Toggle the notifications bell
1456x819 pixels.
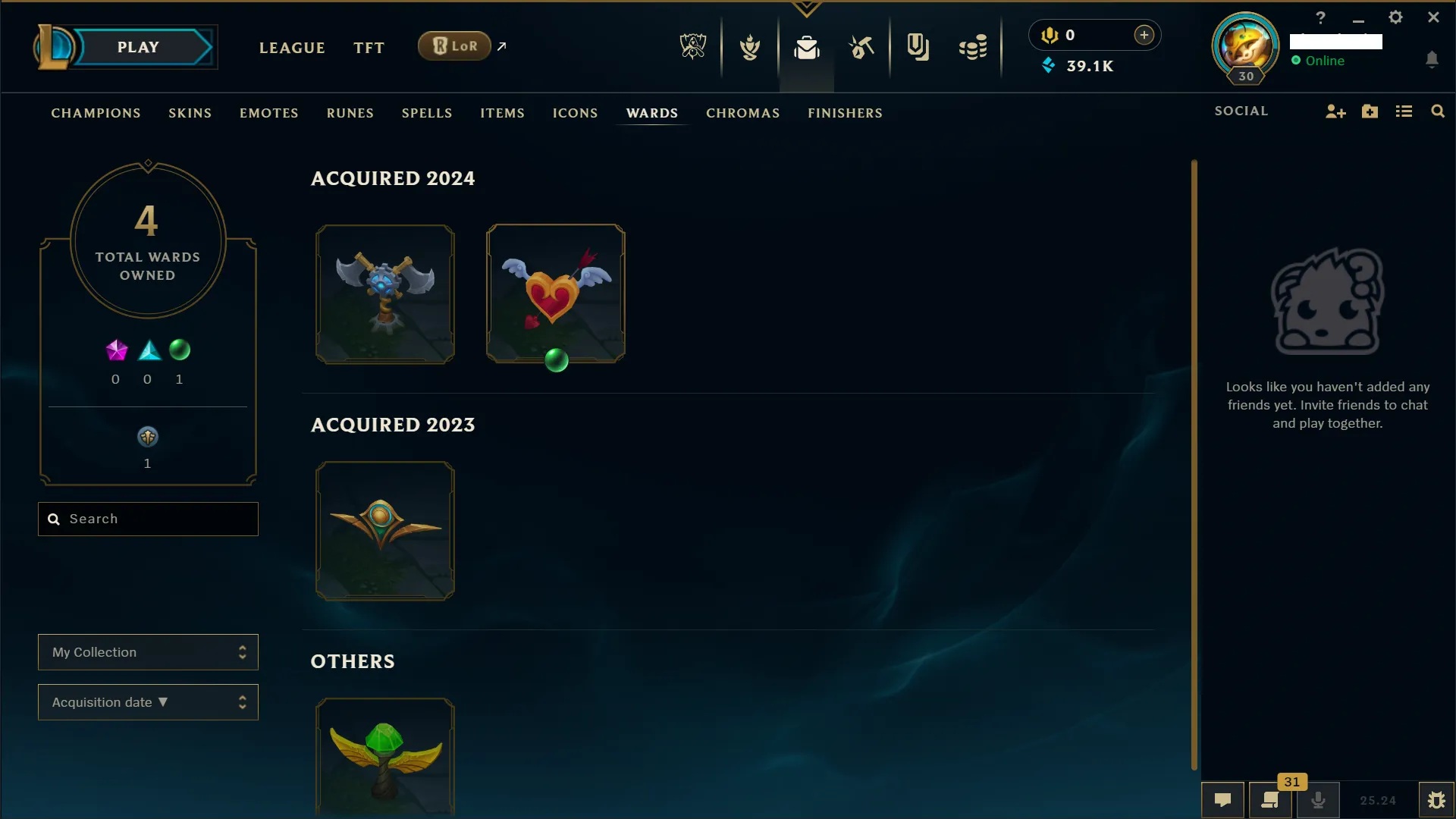click(x=1432, y=60)
